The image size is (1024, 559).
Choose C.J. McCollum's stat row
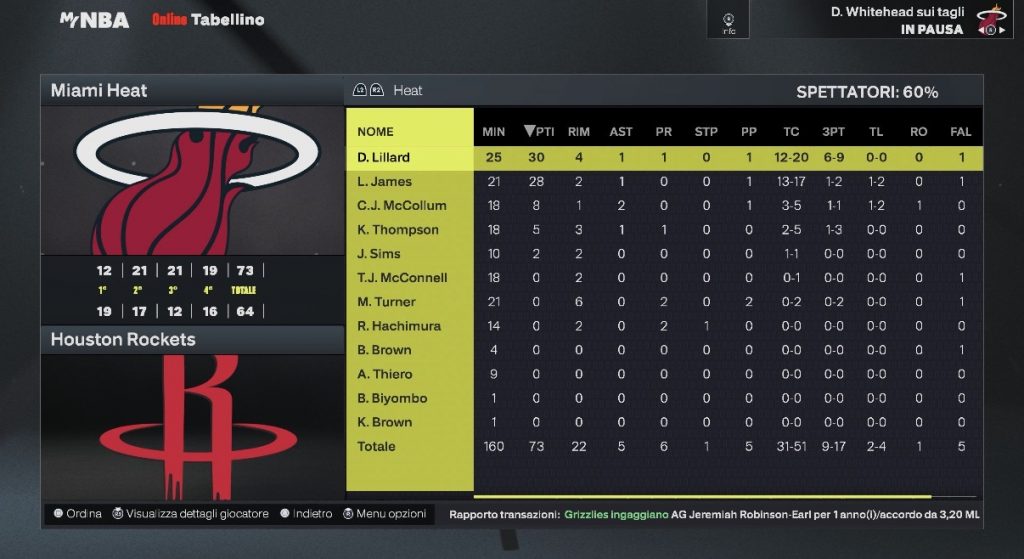(x=401, y=205)
